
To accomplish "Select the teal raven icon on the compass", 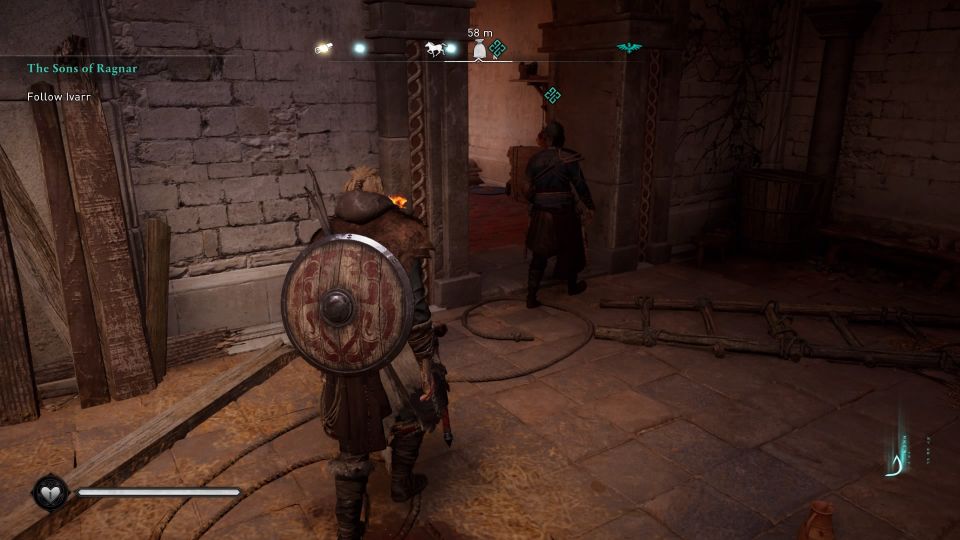I will [x=630, y=48].
